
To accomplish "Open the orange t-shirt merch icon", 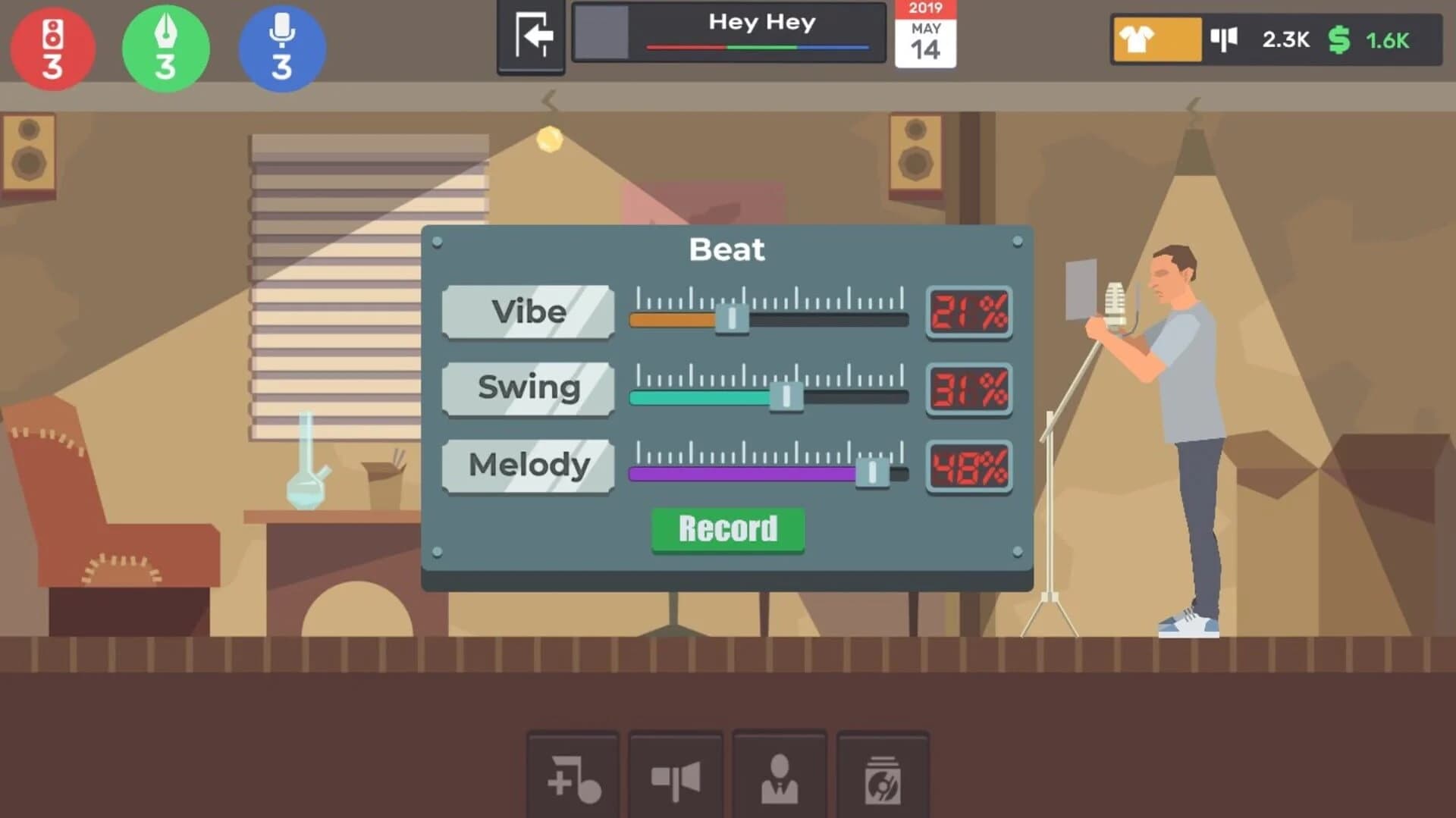I will (1156, 38).
